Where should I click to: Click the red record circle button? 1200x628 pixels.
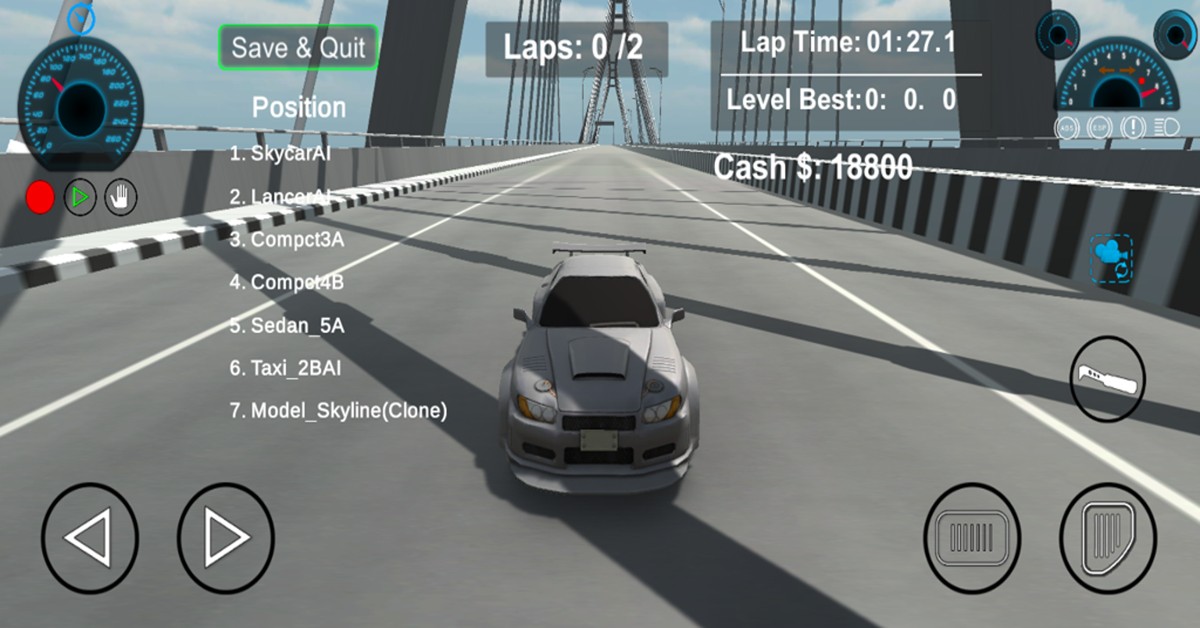click(40, 198)
